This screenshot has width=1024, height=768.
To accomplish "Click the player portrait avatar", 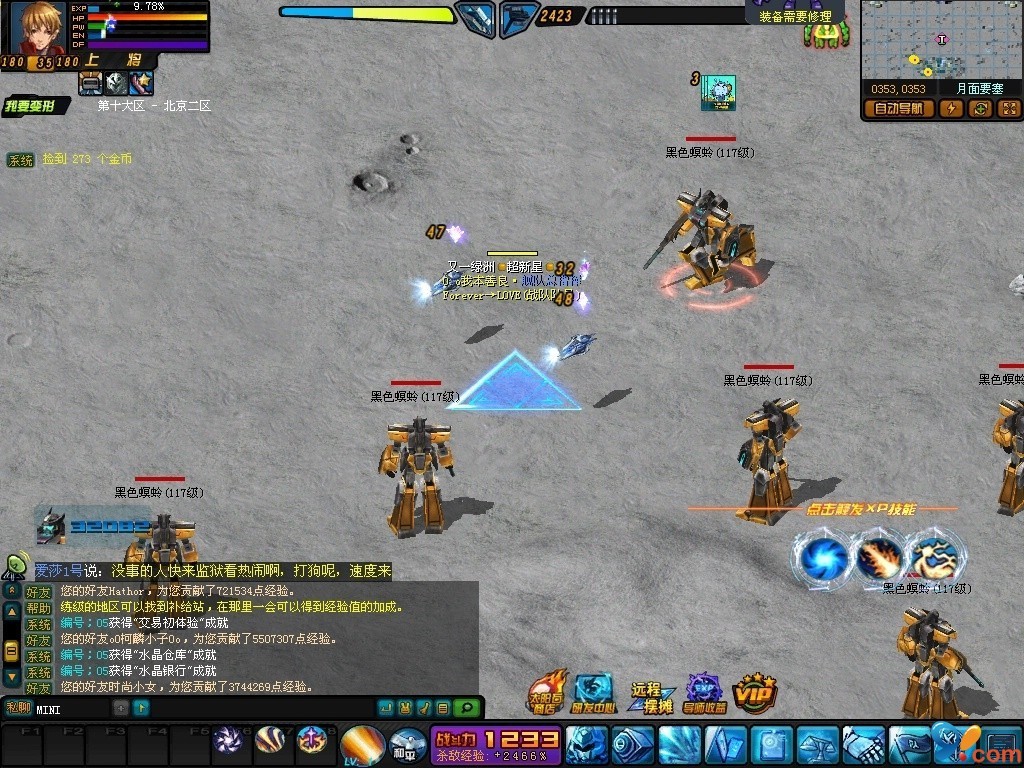I will [38, 28].
